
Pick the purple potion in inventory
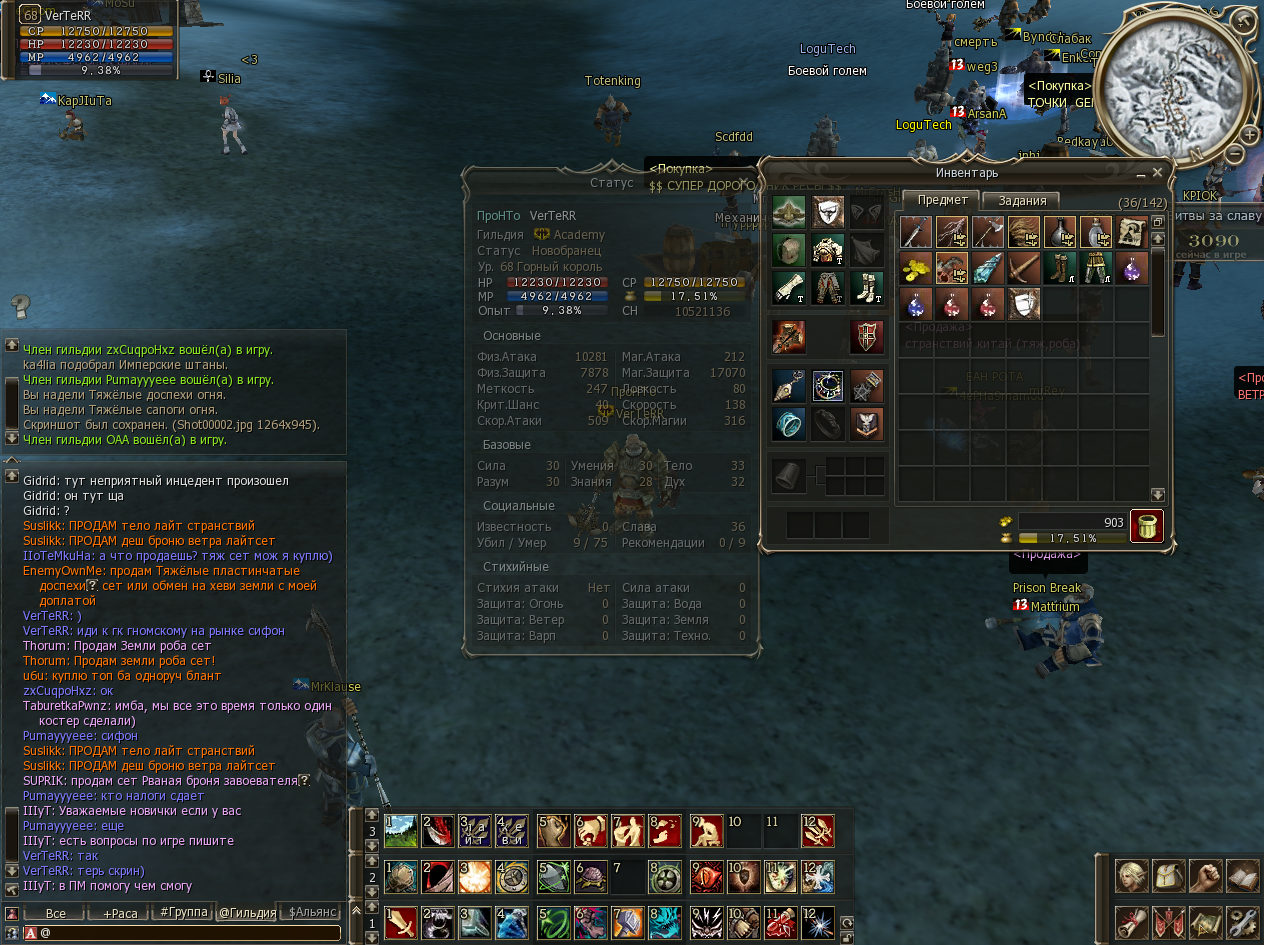tap(1131, 267)
